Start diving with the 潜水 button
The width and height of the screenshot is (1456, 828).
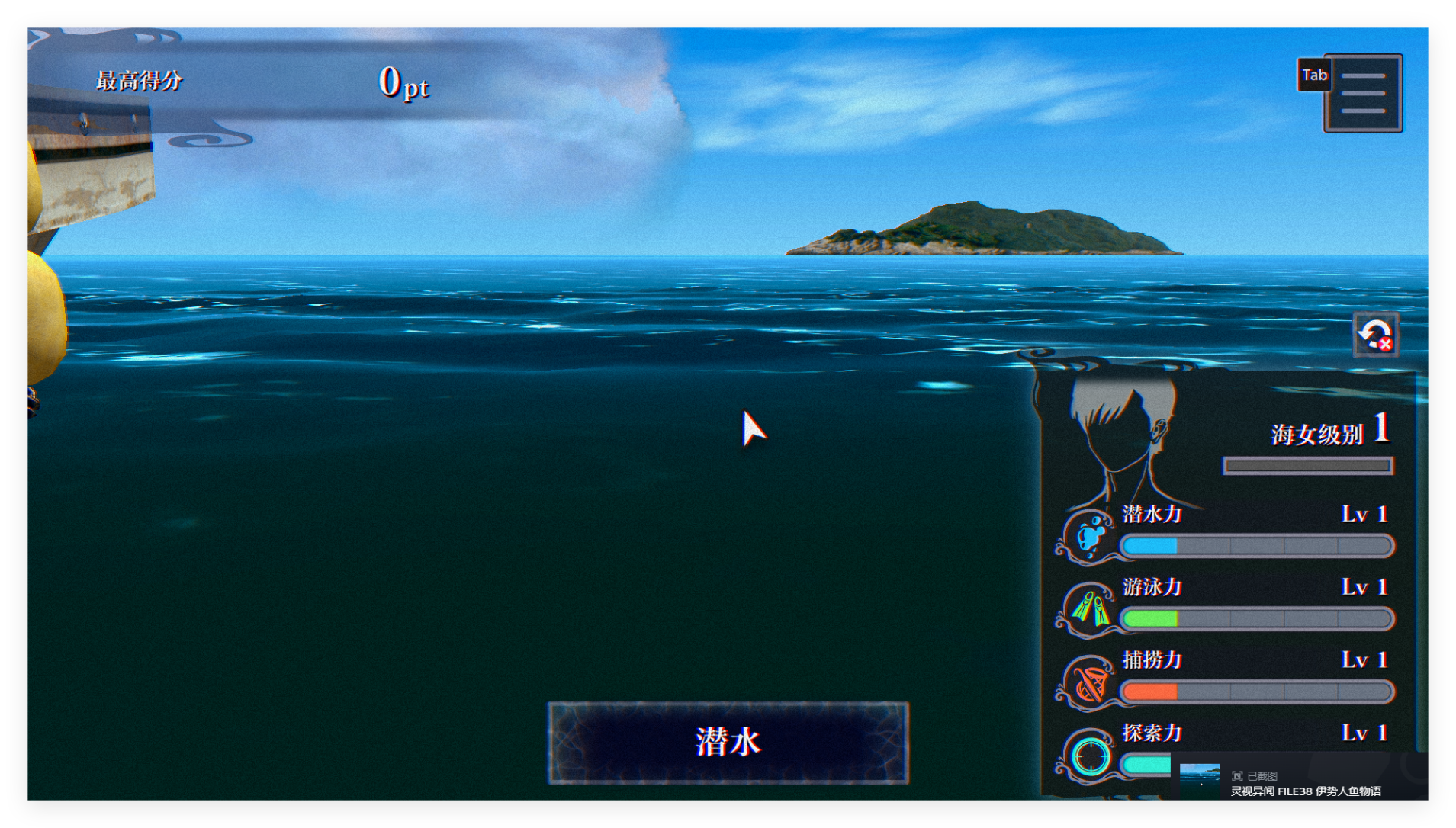tap(728, 742)
